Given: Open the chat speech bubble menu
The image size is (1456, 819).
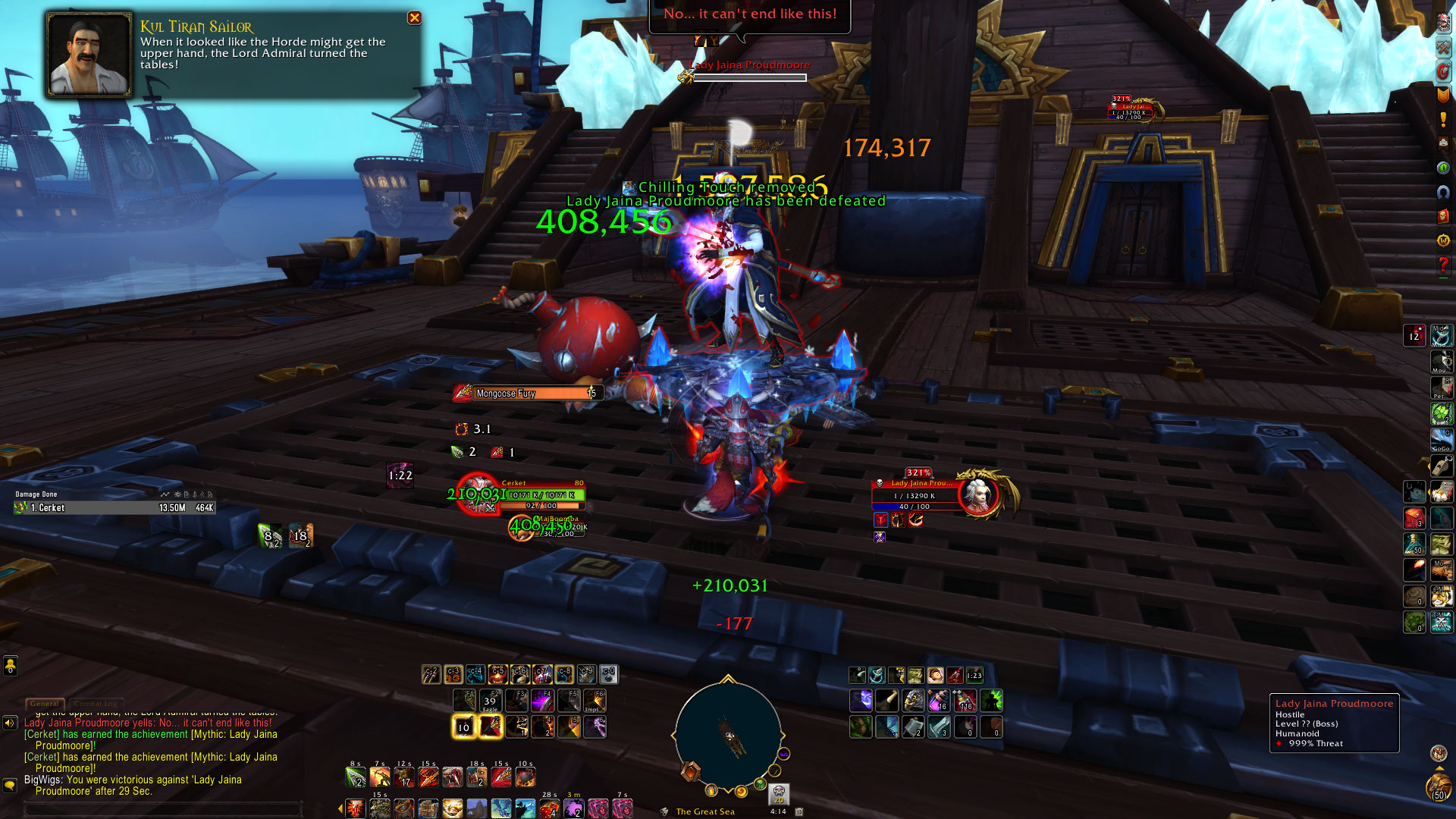Looking at the screenshot, I should 10,785.
